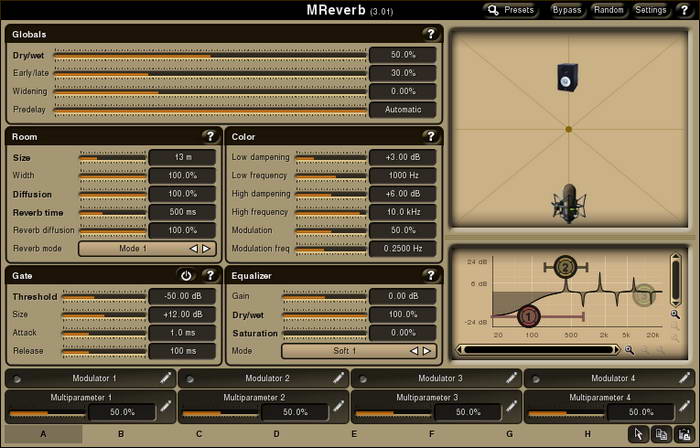Toggle the Gate power button
Image resolution: width=700 pixels, height=448 pixels.
186,275
